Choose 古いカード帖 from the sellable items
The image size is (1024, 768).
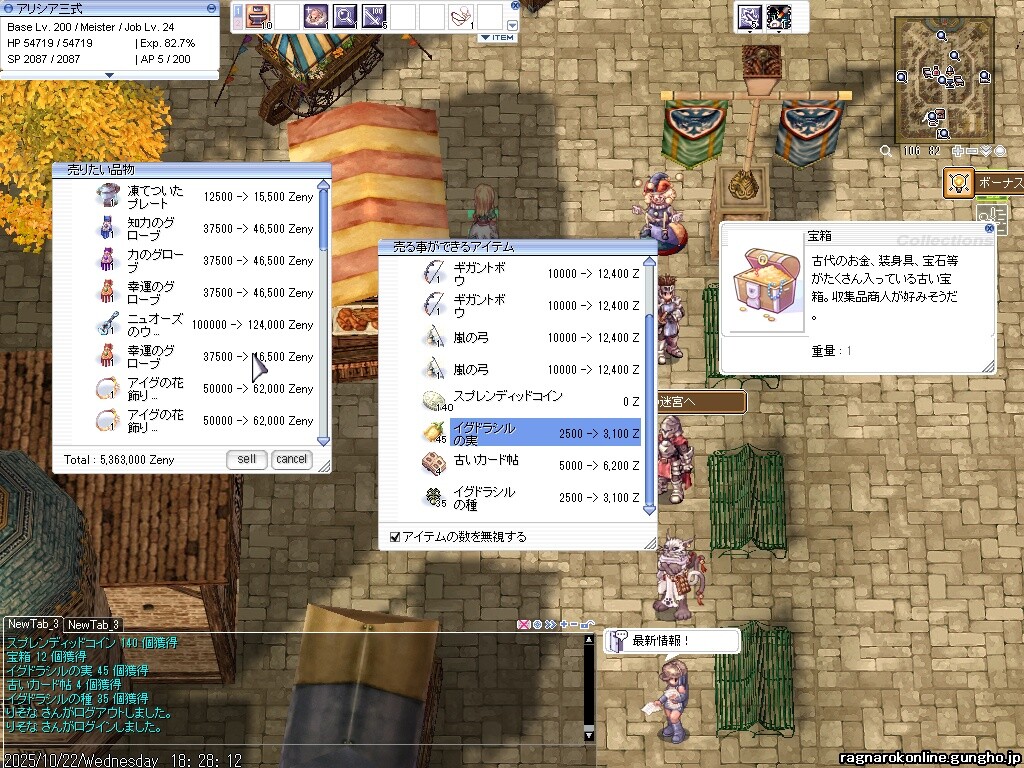[530, 465]
